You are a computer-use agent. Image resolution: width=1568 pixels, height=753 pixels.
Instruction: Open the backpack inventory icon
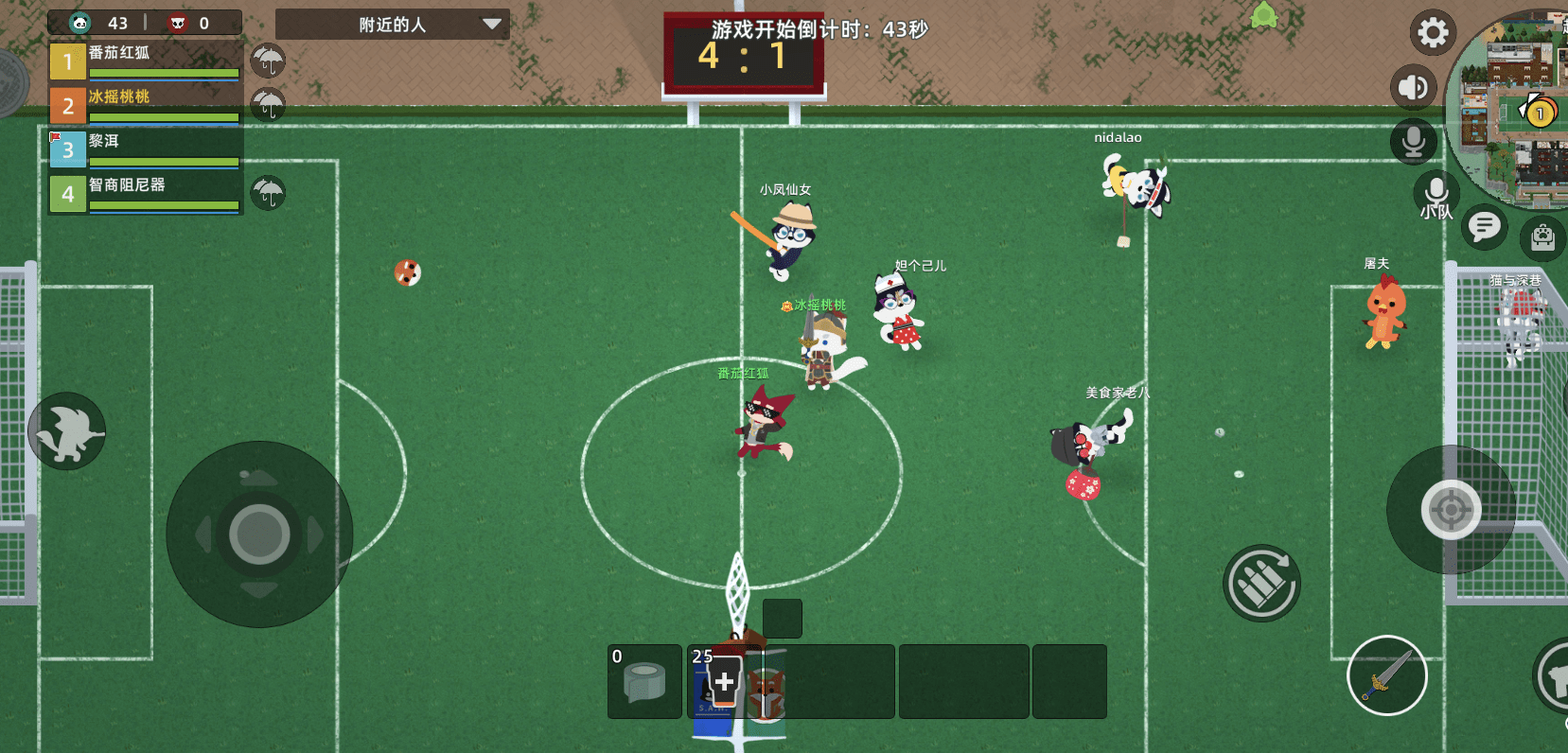click(1542, 236)
